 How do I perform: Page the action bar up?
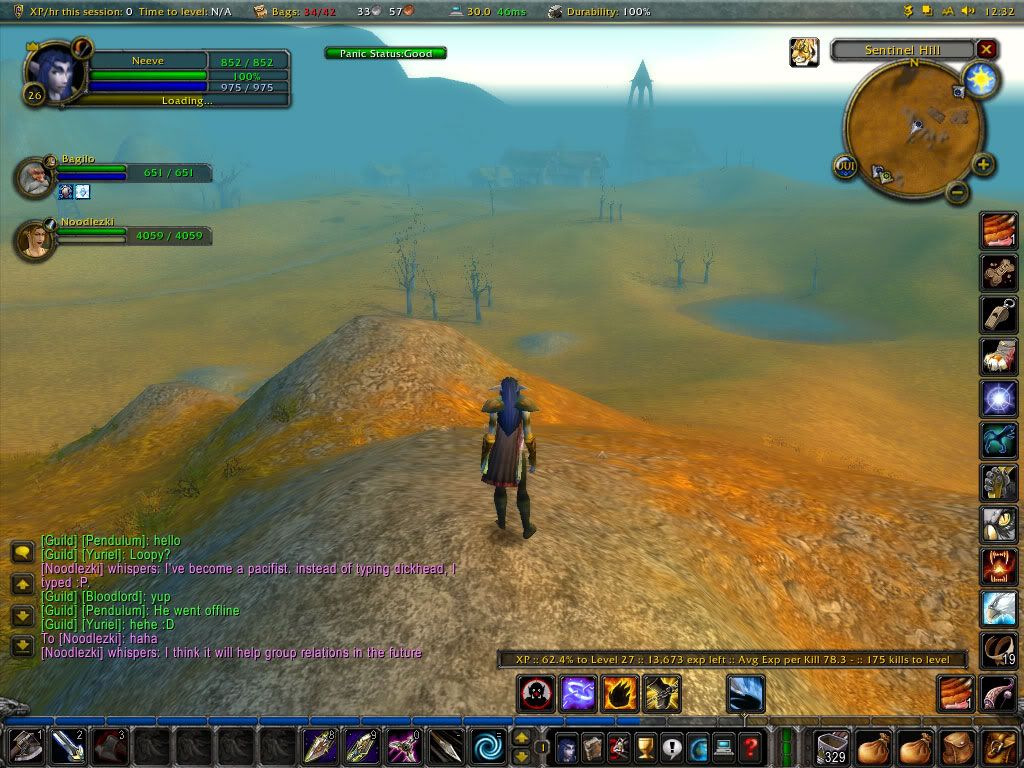(521, 738)
